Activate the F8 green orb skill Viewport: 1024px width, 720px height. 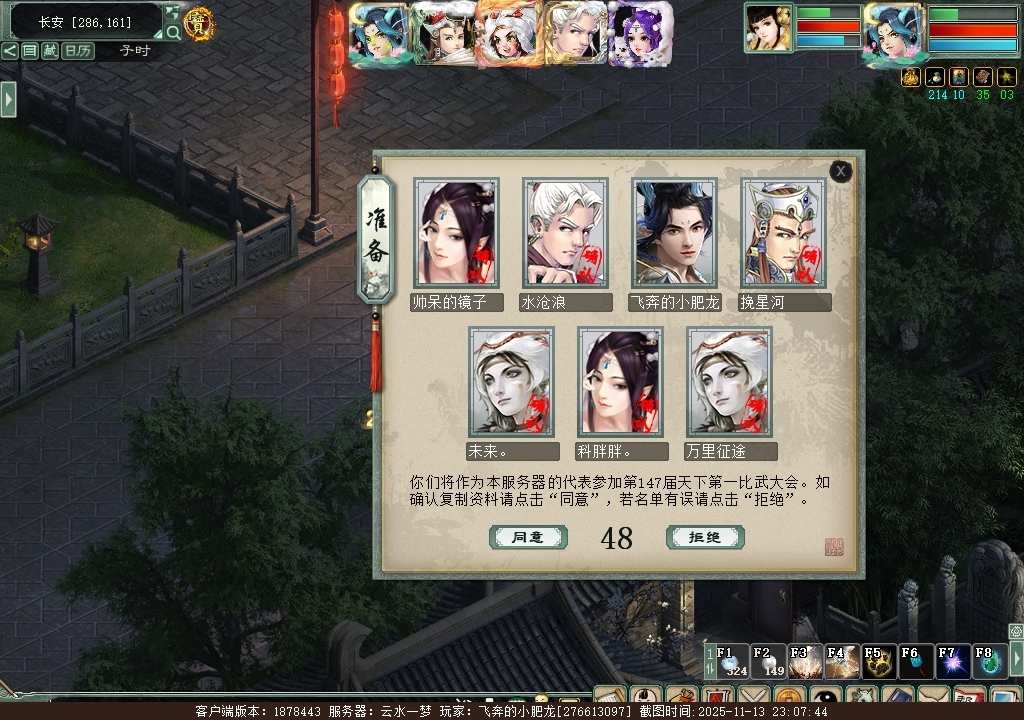(989, 661)
